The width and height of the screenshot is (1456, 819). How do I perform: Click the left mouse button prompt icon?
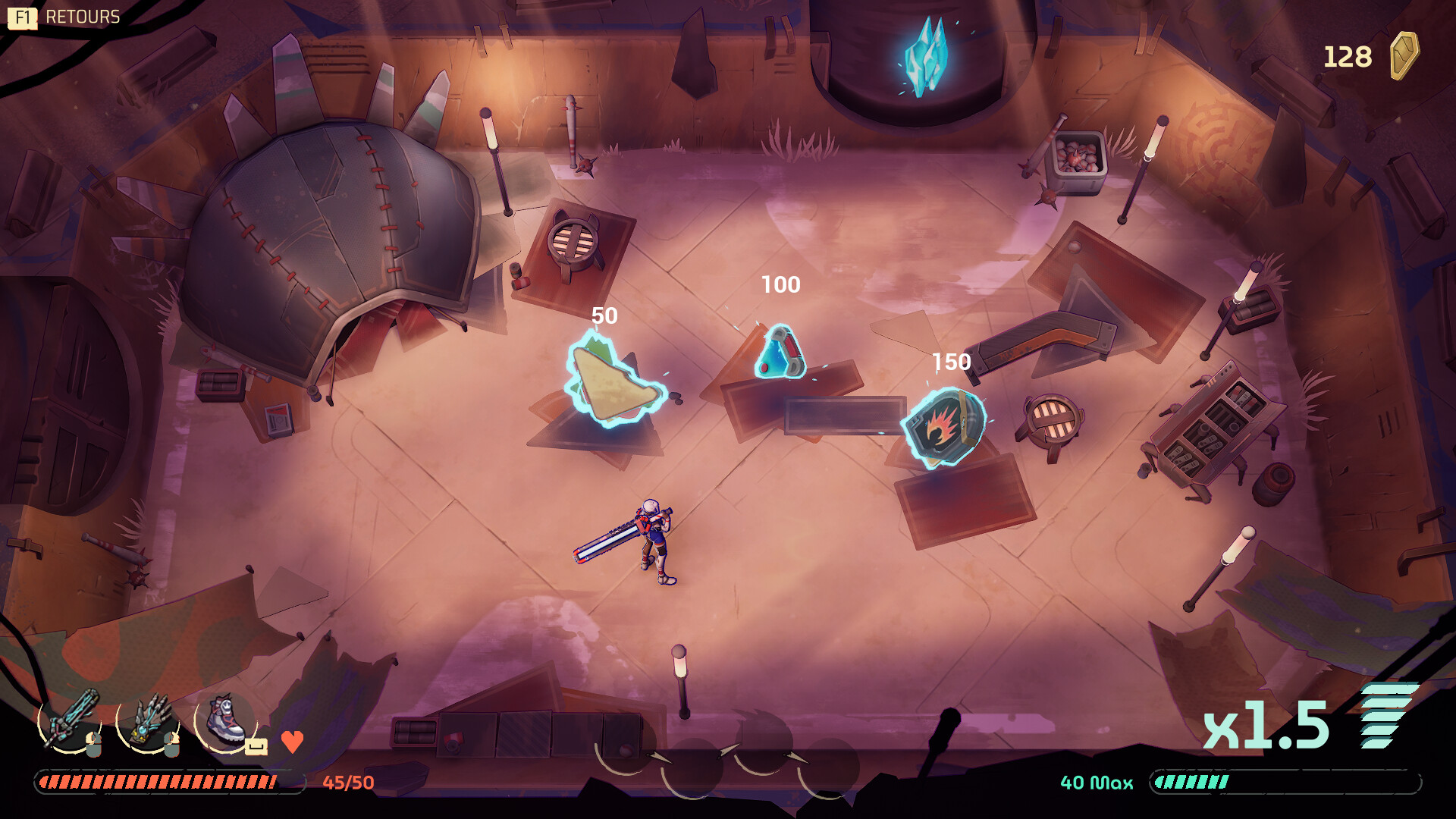click(94, 745)
